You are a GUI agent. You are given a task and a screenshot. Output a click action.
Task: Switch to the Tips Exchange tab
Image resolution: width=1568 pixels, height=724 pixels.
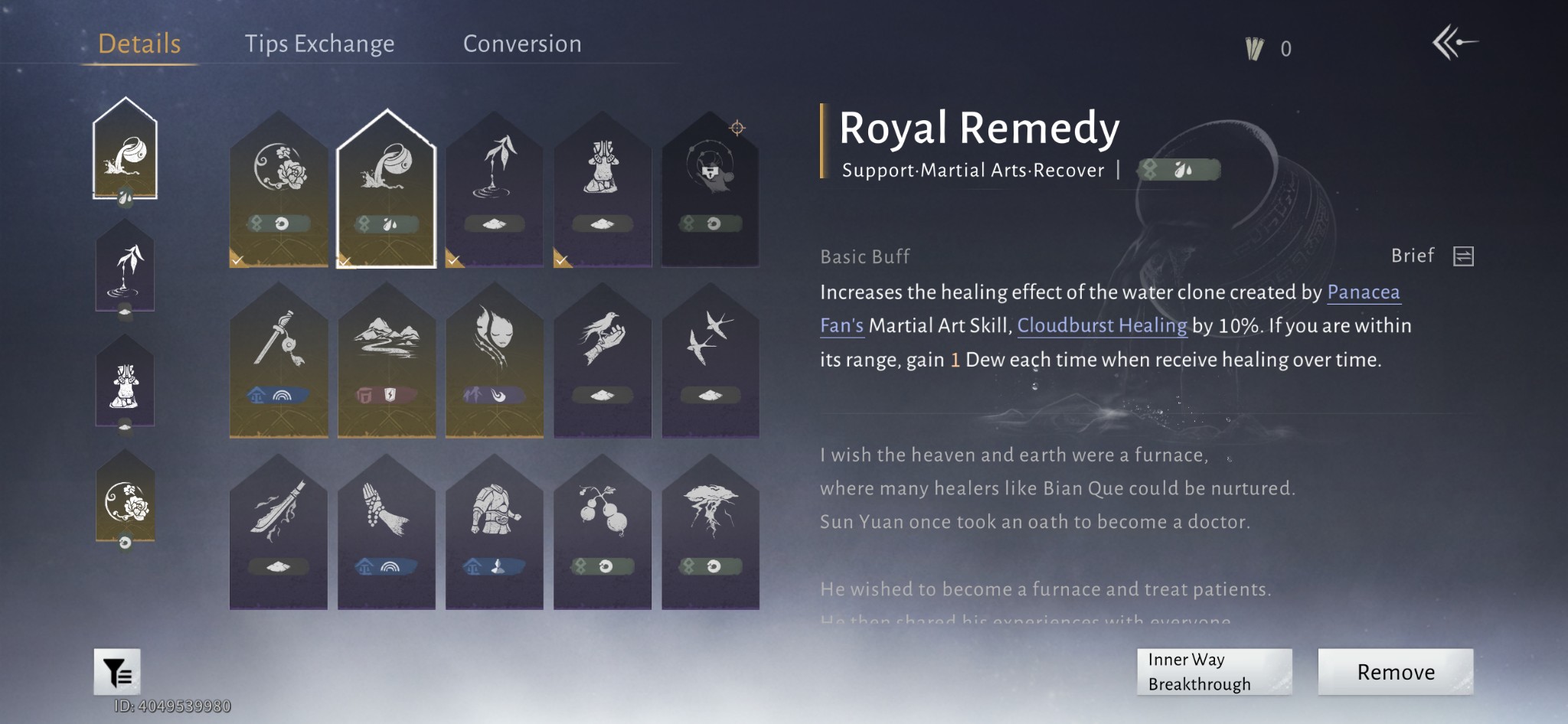319,44
